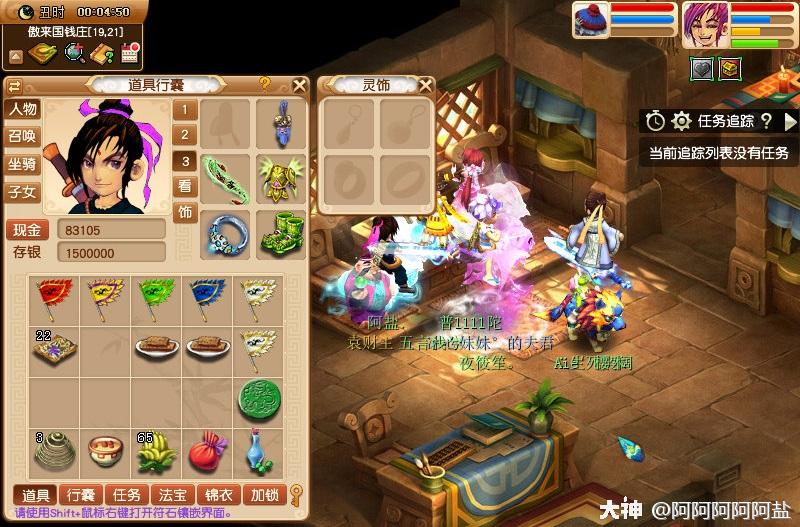Open the 任务追踪 gear settings icon
The height and width of the screenshot is (527, 800).
click(682, 121)
